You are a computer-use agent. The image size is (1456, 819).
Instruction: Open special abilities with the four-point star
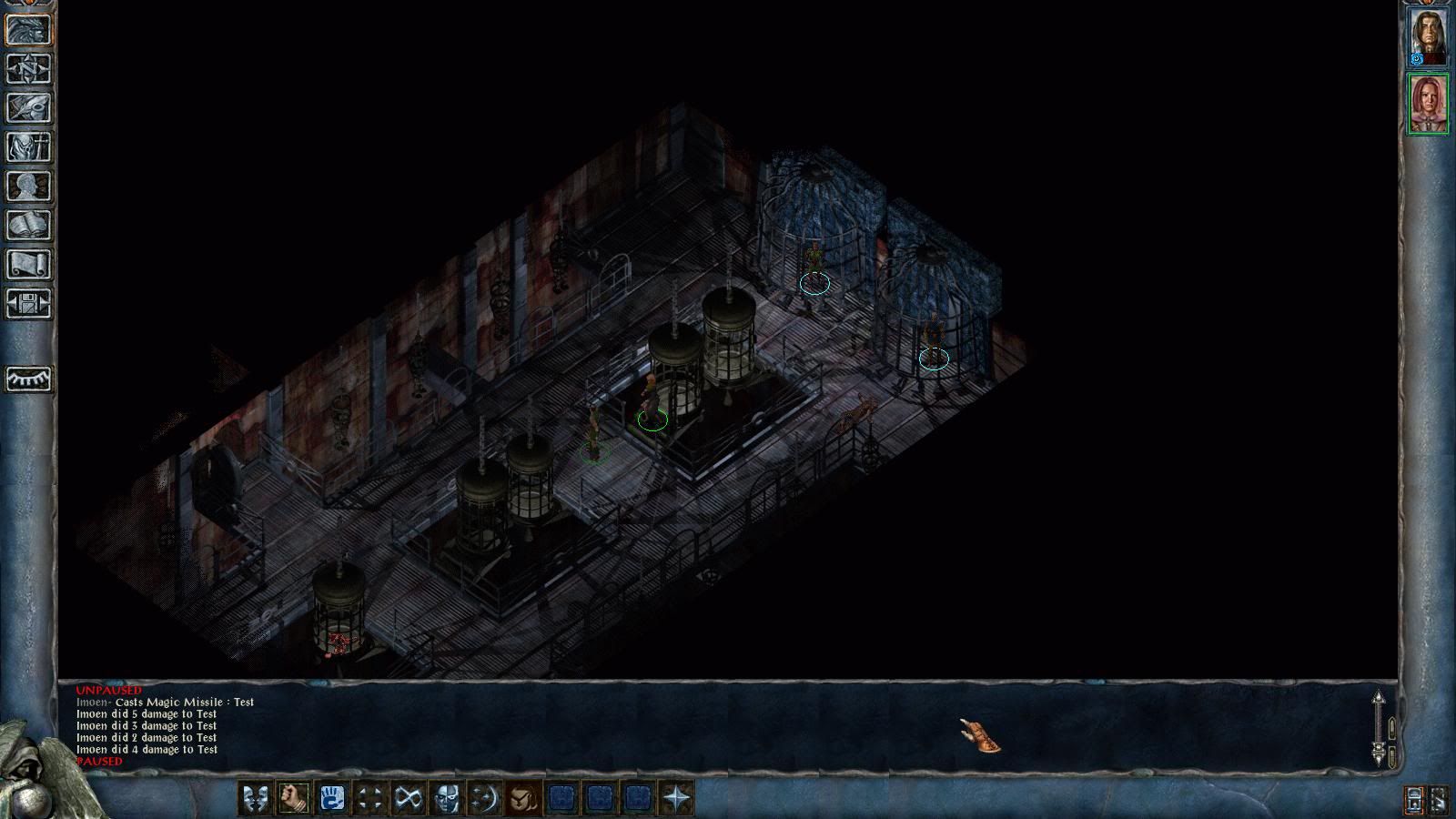pyautogui.click(x=676, y=798)
